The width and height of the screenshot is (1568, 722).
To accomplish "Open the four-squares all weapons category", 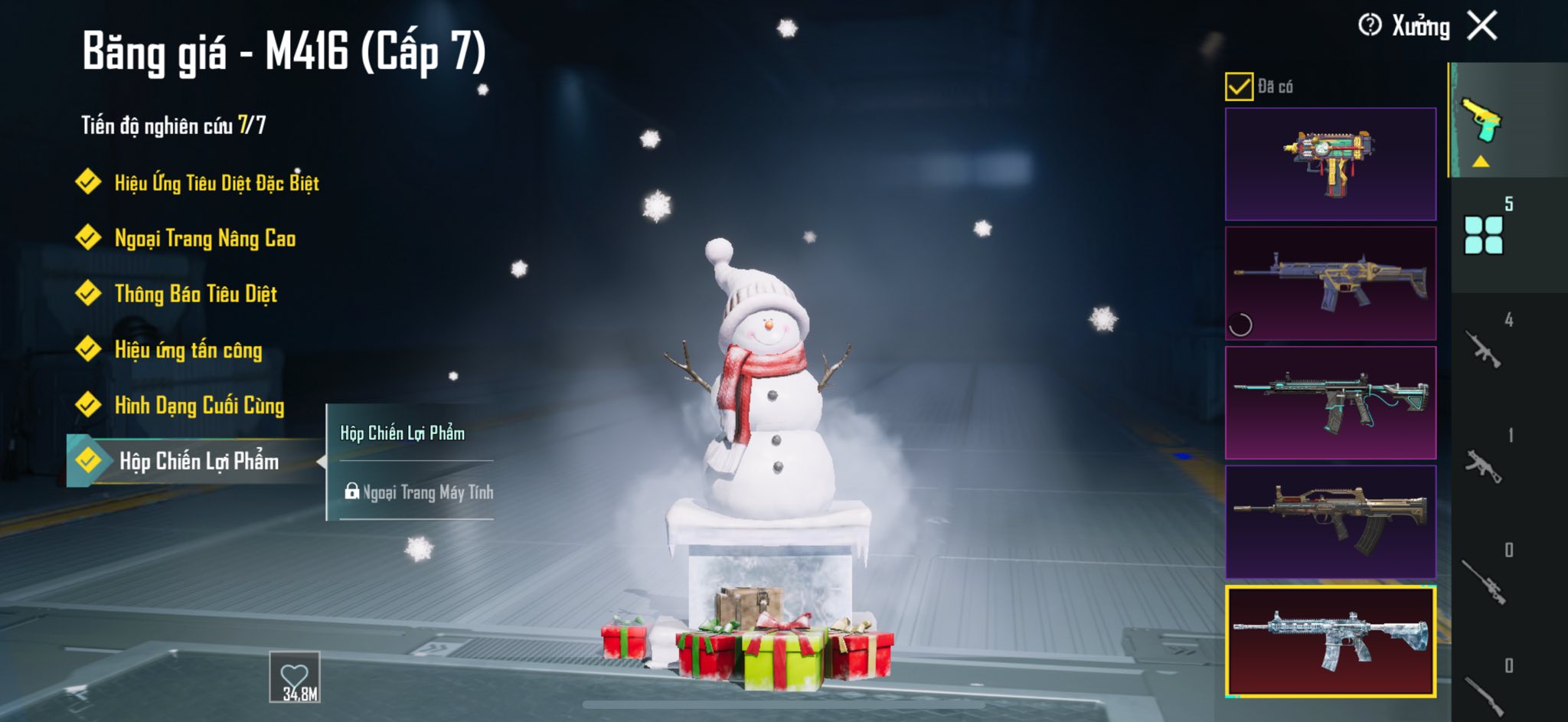I will click(1484, 235).
